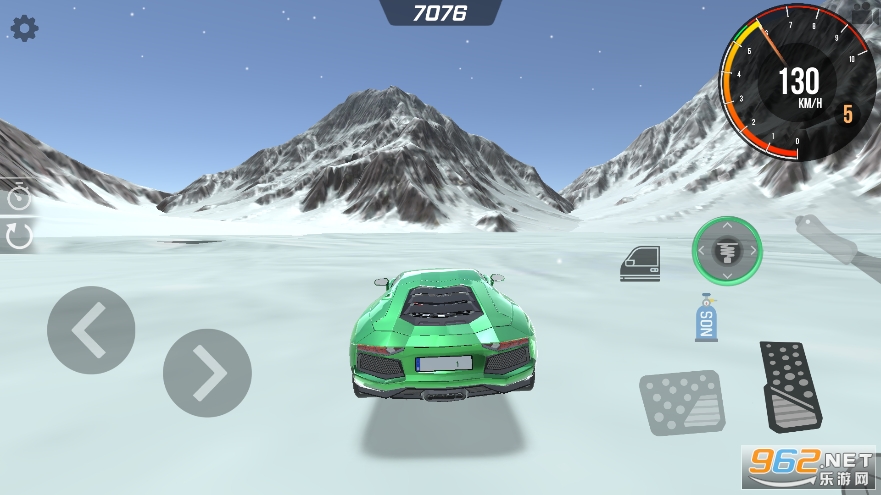
Task: Open the settings gear menu
Action: (24, 28)
